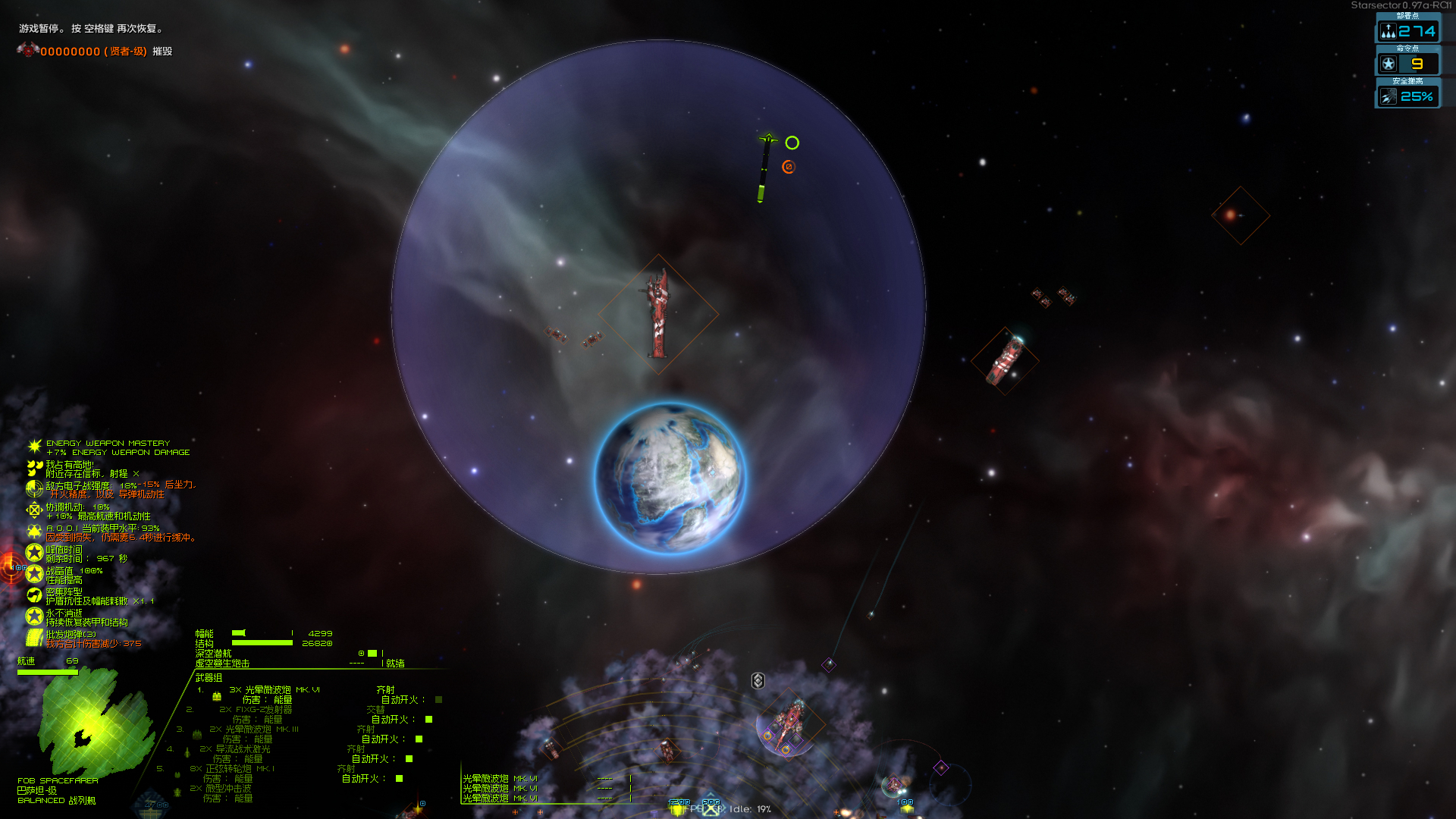
Task: Click the command points star icon
Action: [1389, 64]
